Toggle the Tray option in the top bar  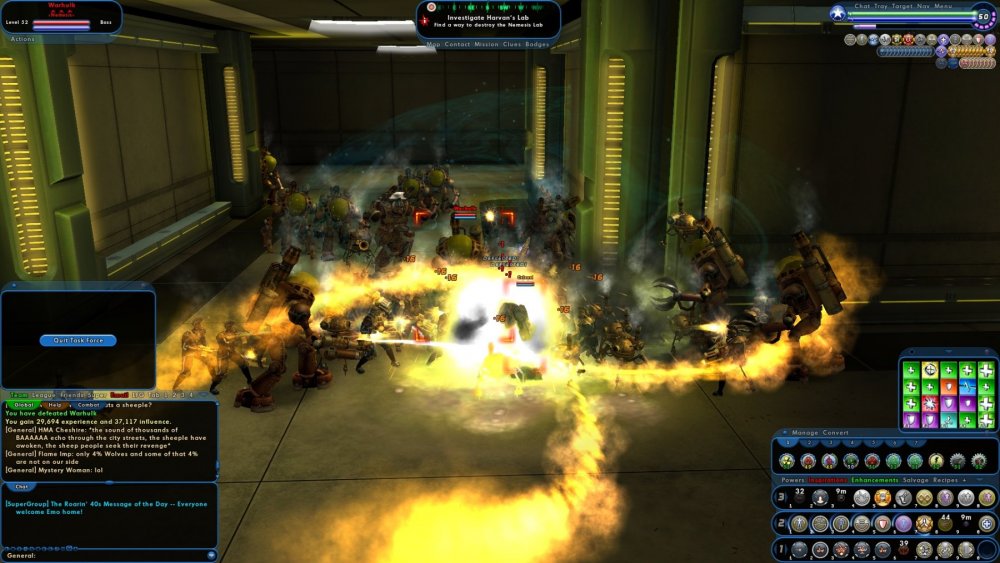[x=882, y=6]
